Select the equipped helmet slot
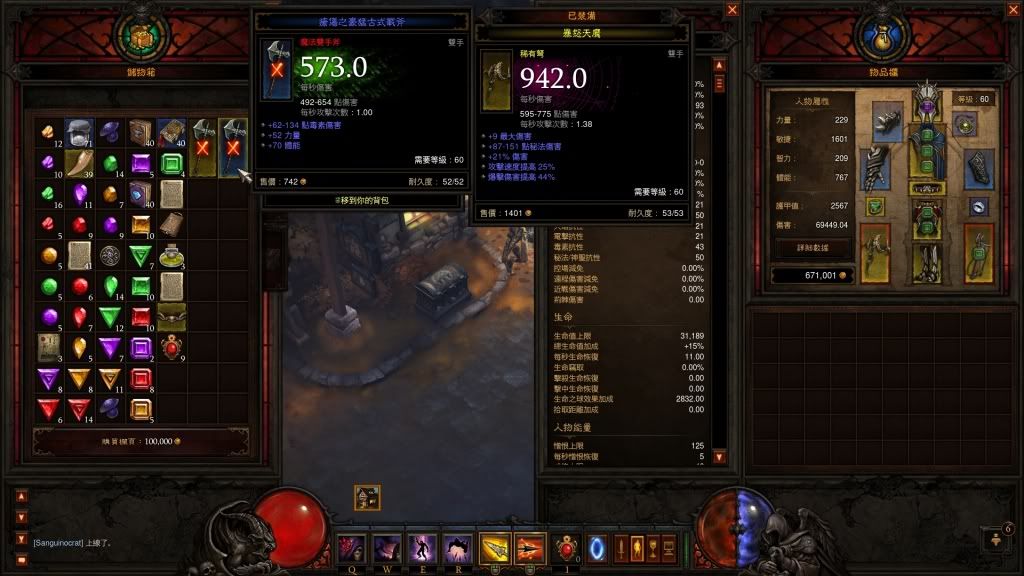The width and height of the screenshot is (1024, 576). click(927, 103)
